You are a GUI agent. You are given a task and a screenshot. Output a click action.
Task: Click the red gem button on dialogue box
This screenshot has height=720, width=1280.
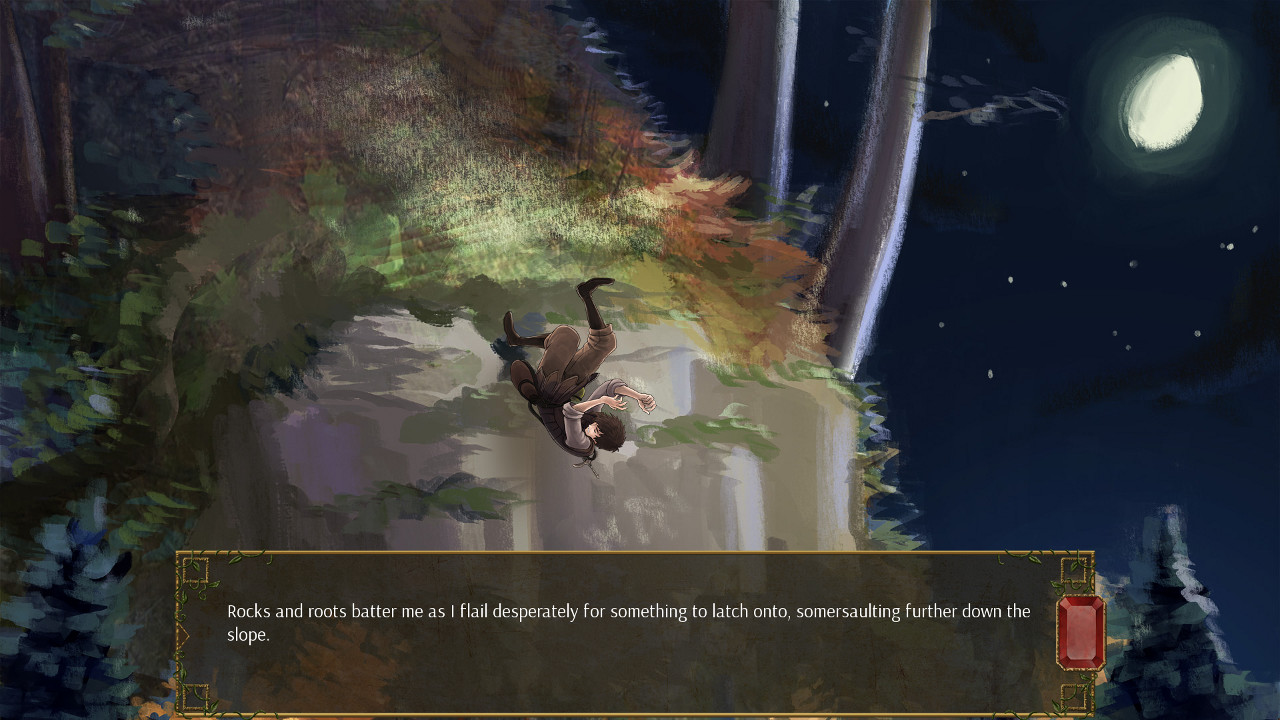(1080, 633)
